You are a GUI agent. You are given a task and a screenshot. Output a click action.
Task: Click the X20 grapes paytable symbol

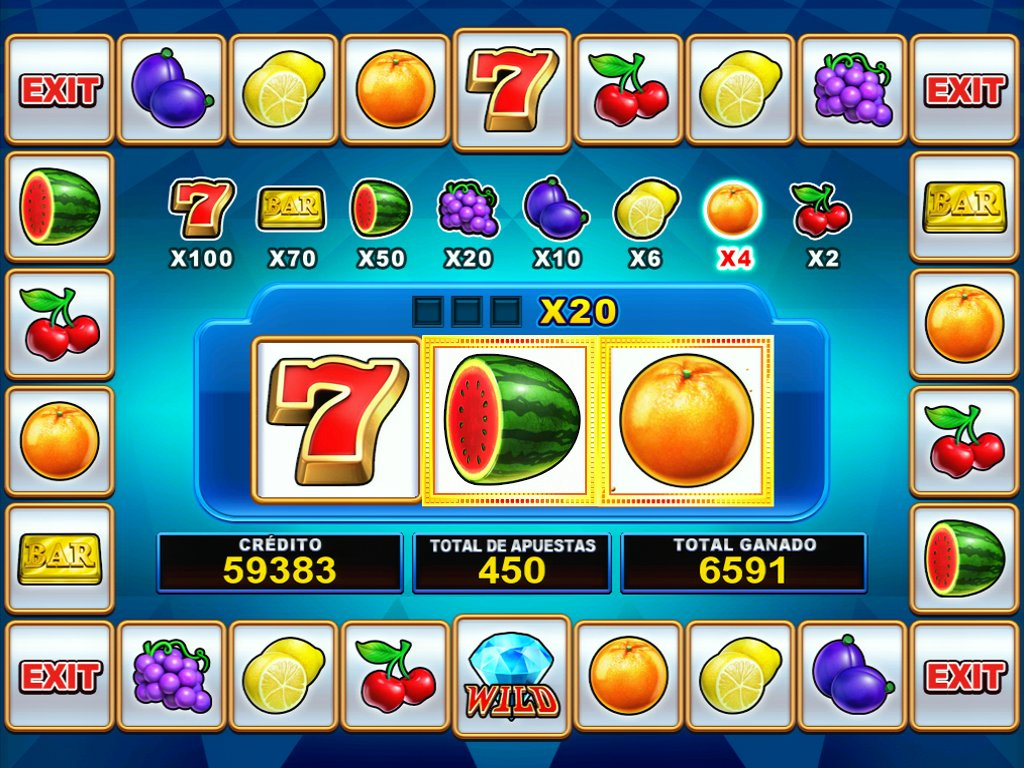pos(468,208)
